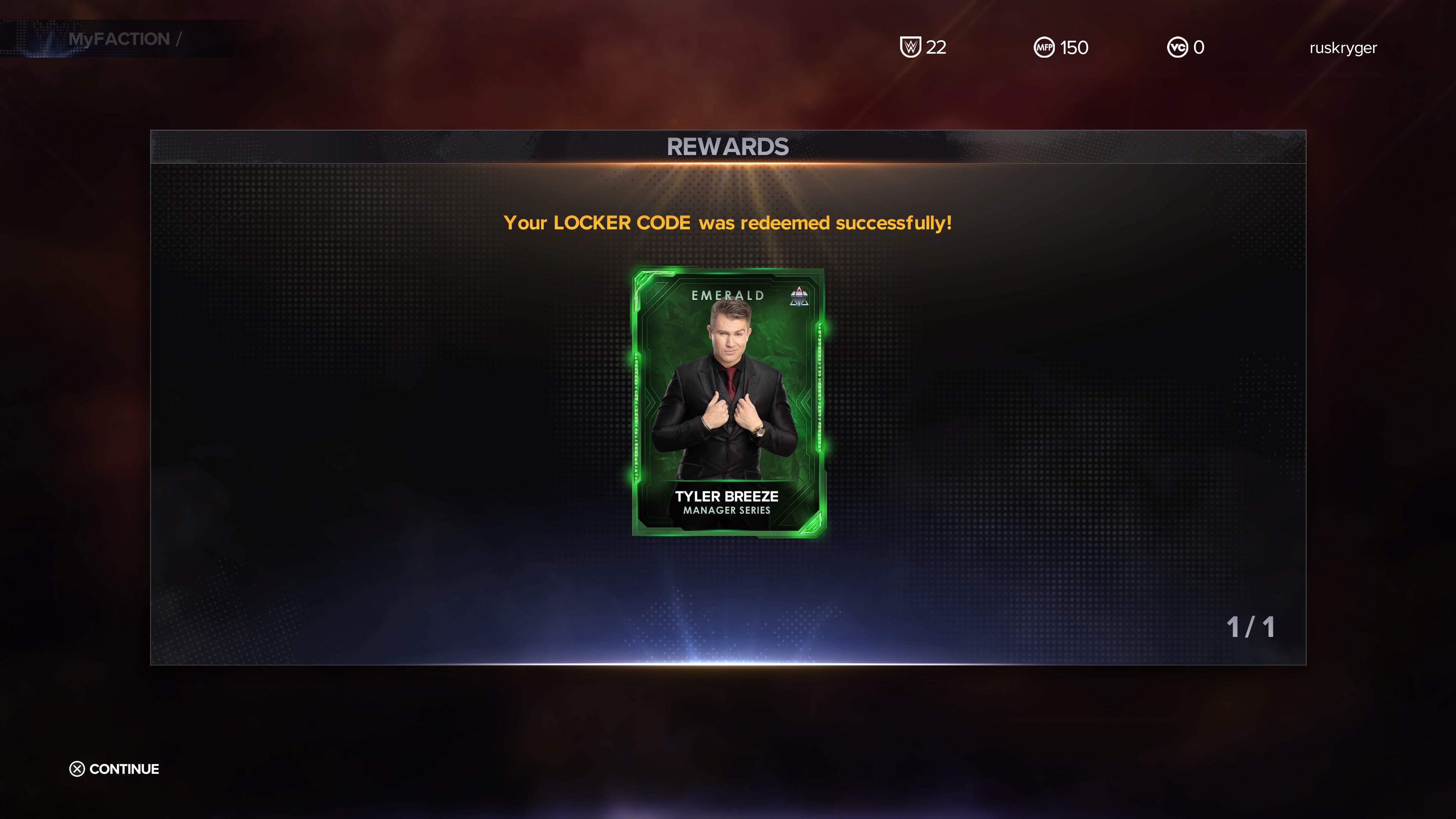Click the CONTINUE button
The width and height of the screenshot is (1456, 819).
pos(124,769)
